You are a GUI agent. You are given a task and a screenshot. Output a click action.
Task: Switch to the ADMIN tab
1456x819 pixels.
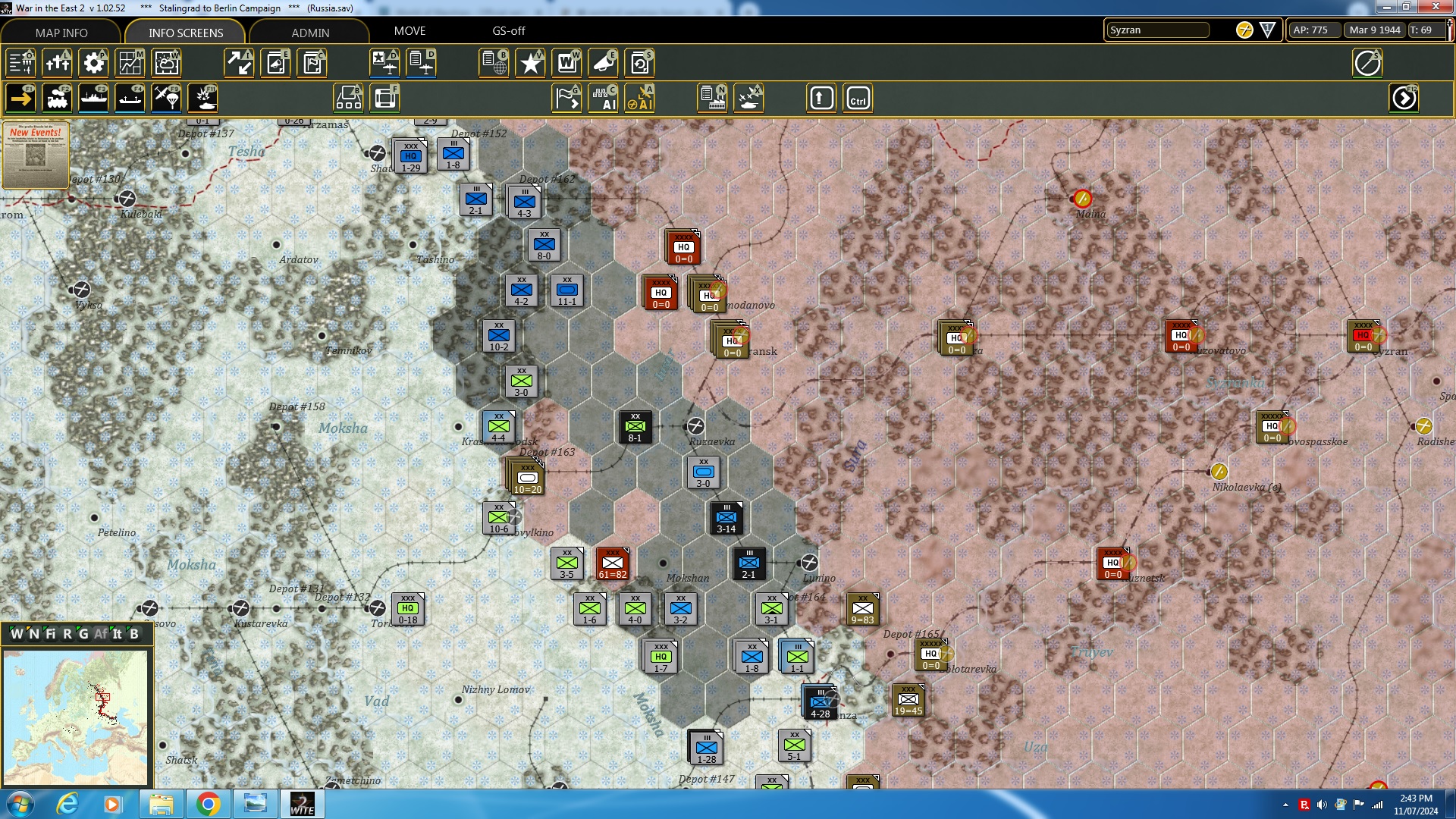click(x=312, y=33)
